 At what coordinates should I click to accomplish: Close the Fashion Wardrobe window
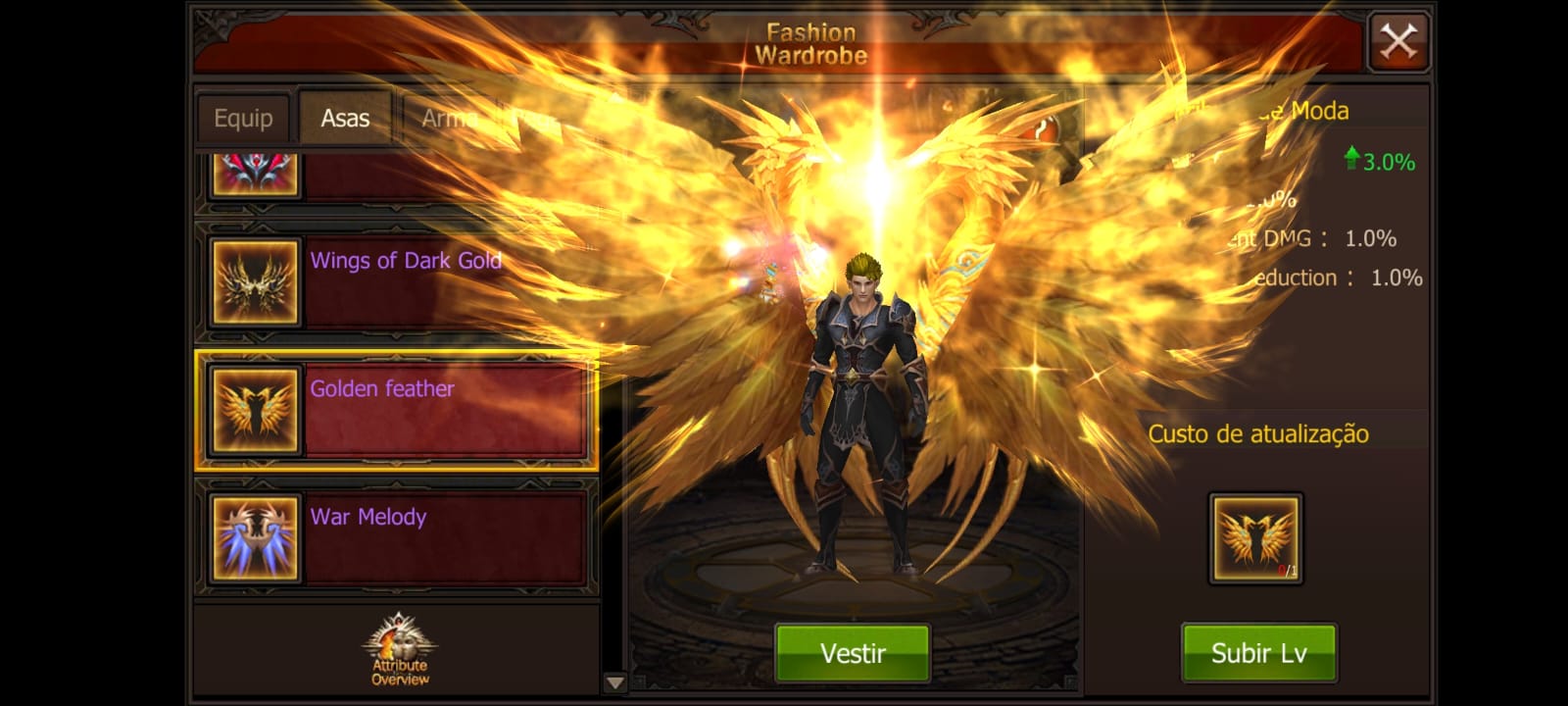pyautogui.click(x=1398, y=42)
